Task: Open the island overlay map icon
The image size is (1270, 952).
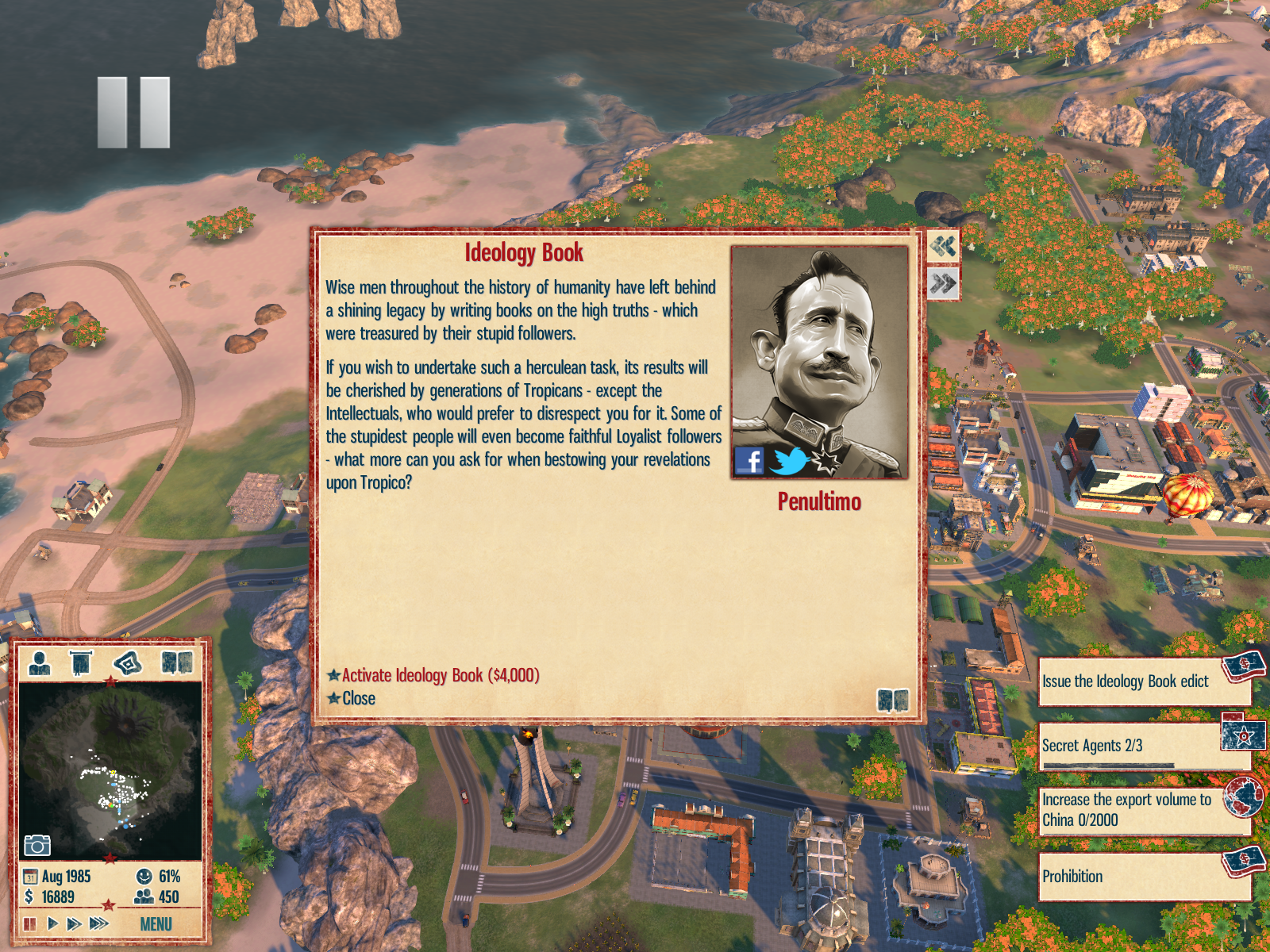Action: click(128, 662)
